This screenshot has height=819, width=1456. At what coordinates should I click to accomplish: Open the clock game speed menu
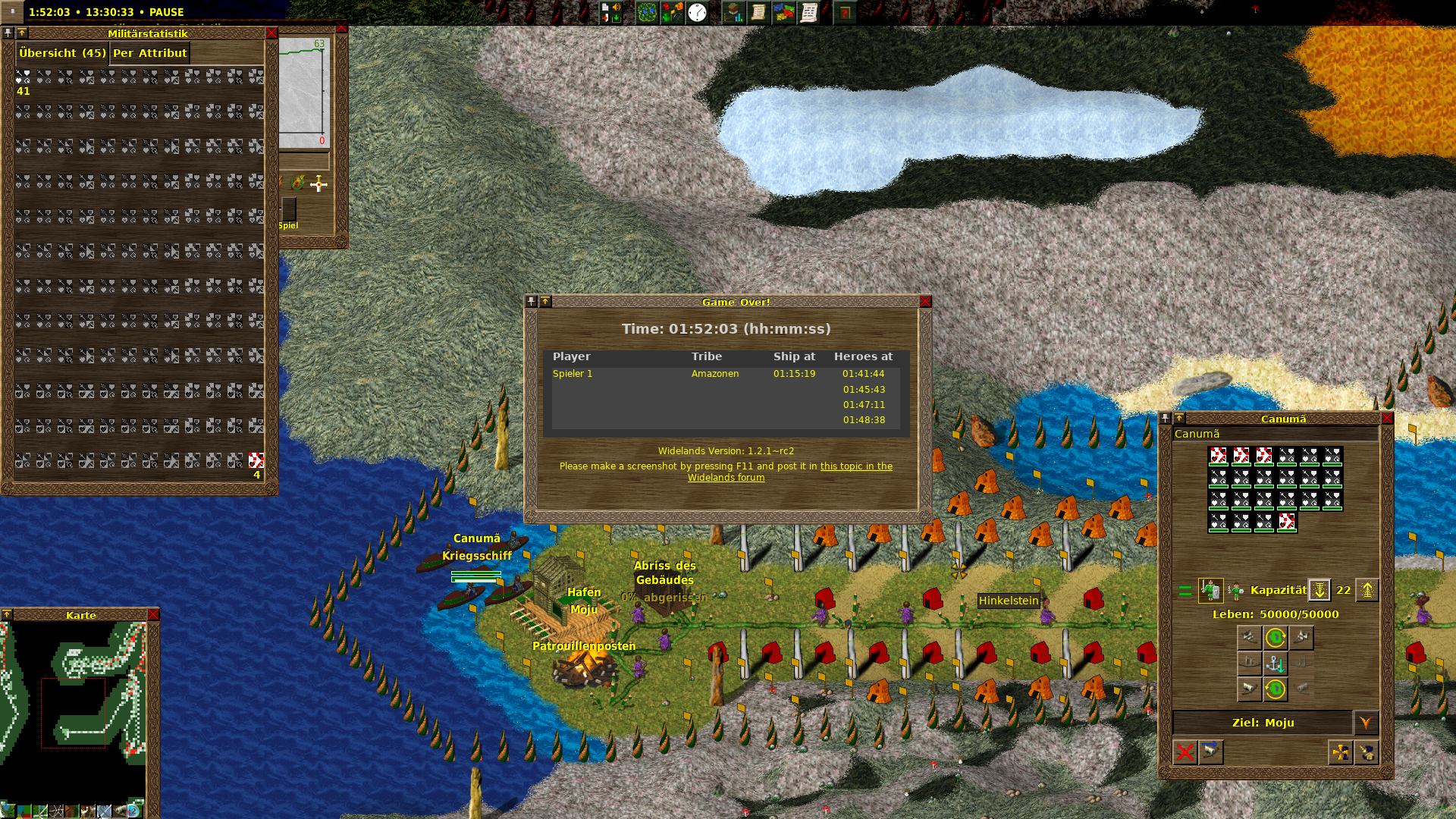click(697, 13)
